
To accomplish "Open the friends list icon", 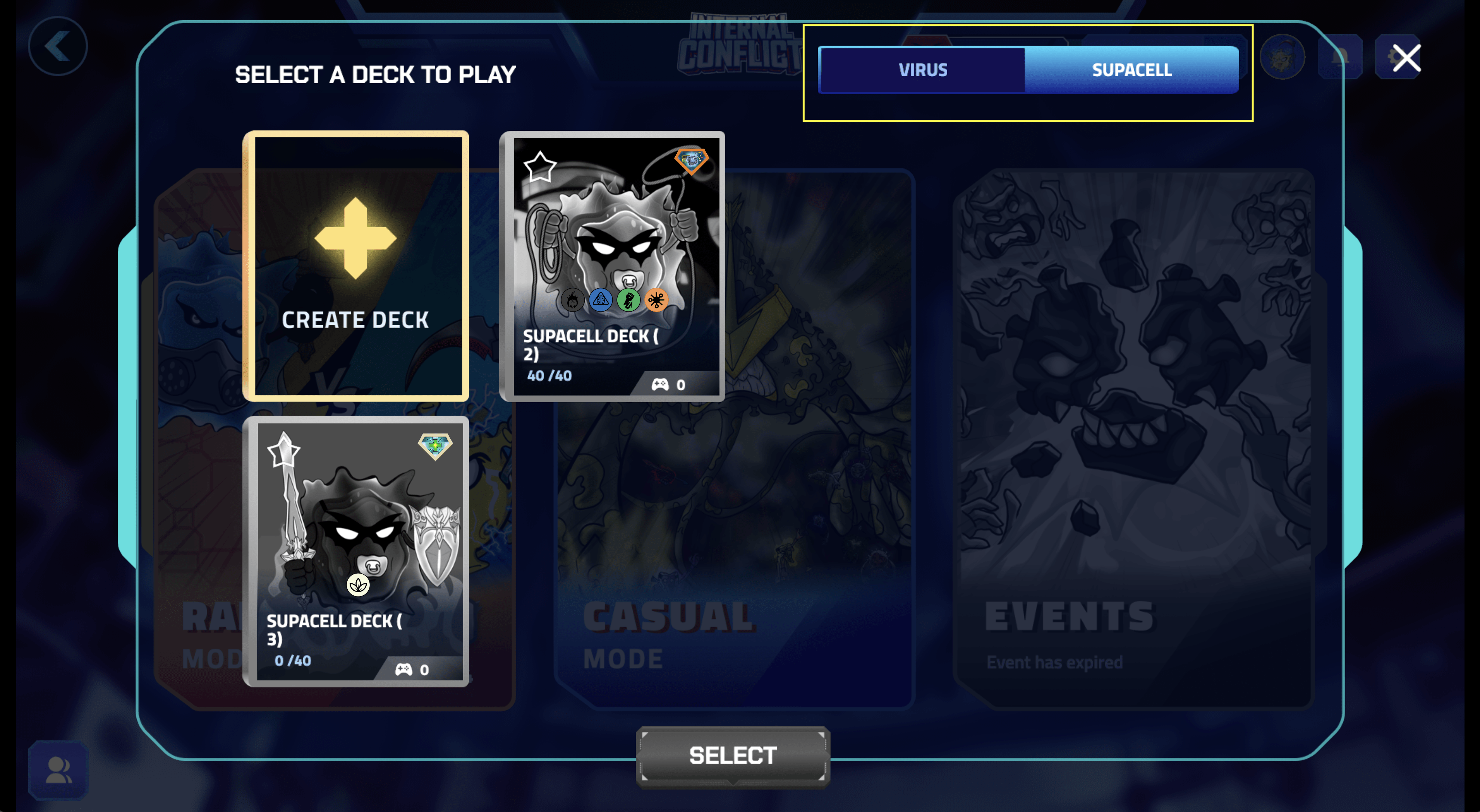I will [58, 770].
